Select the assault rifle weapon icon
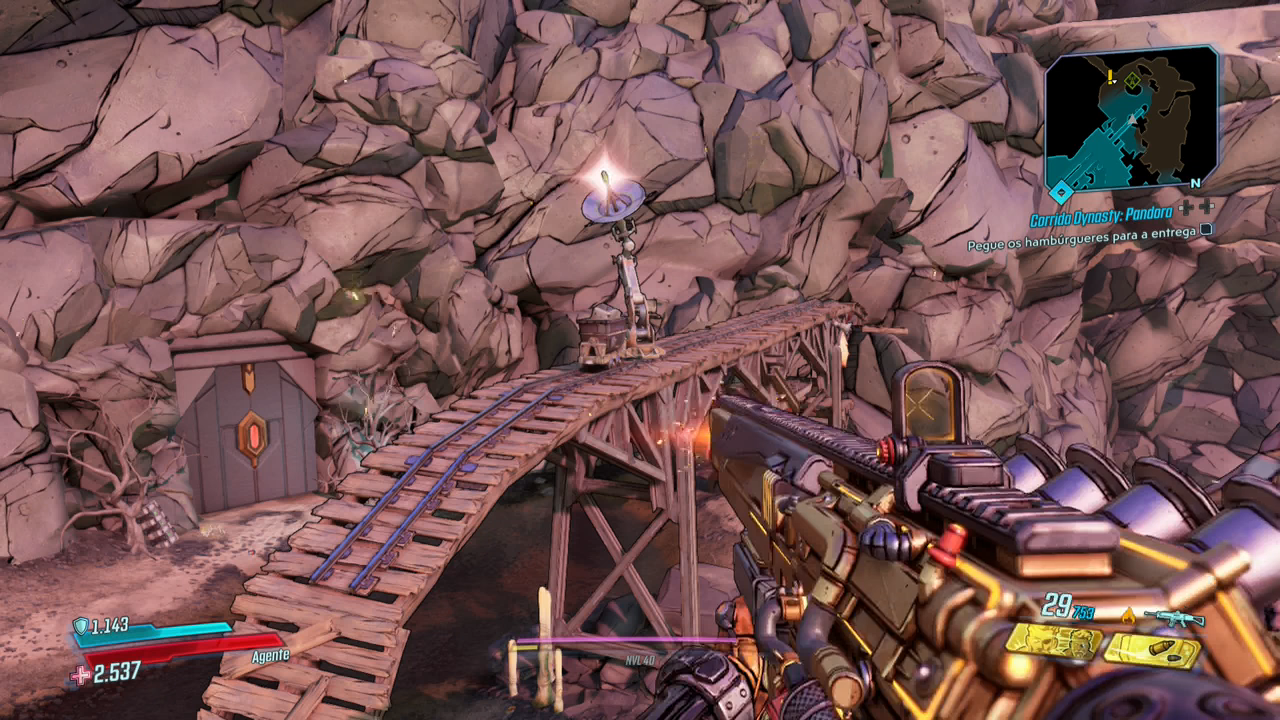The image size is (1280, 720). [x=1174, y=617]
